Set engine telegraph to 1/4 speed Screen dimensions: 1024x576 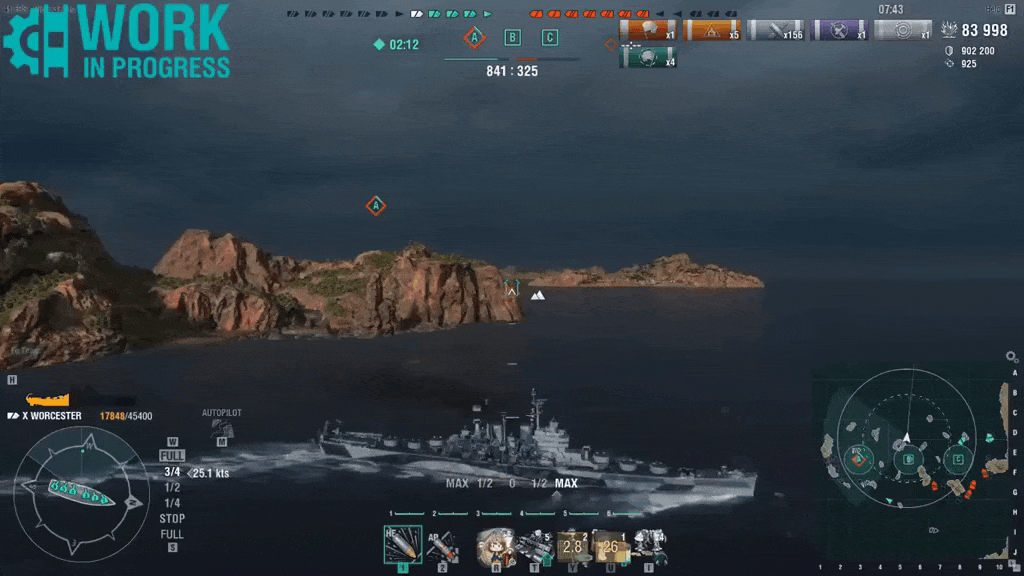tap(172, 503)
